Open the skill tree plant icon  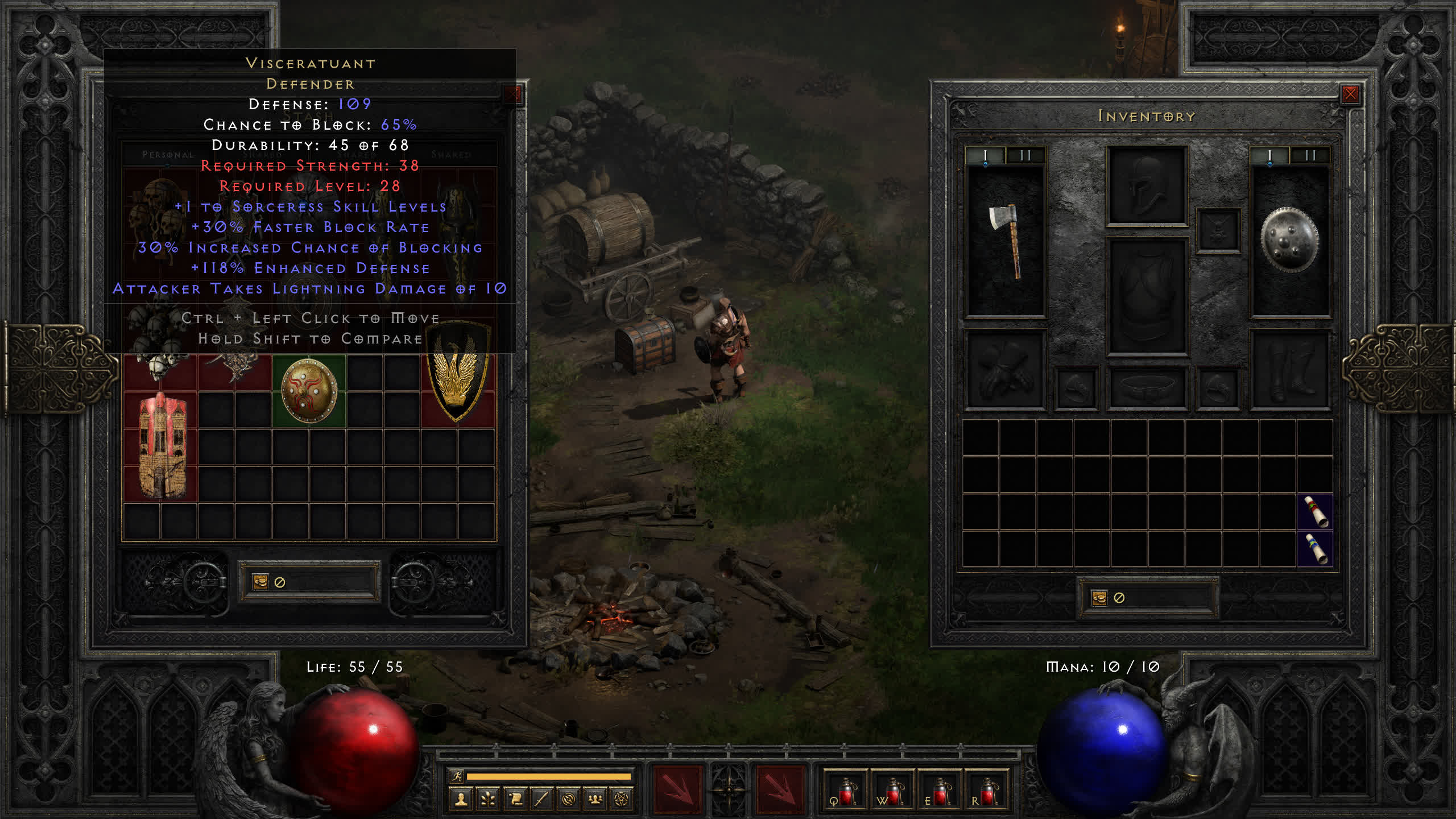click(x=487, y=800)
